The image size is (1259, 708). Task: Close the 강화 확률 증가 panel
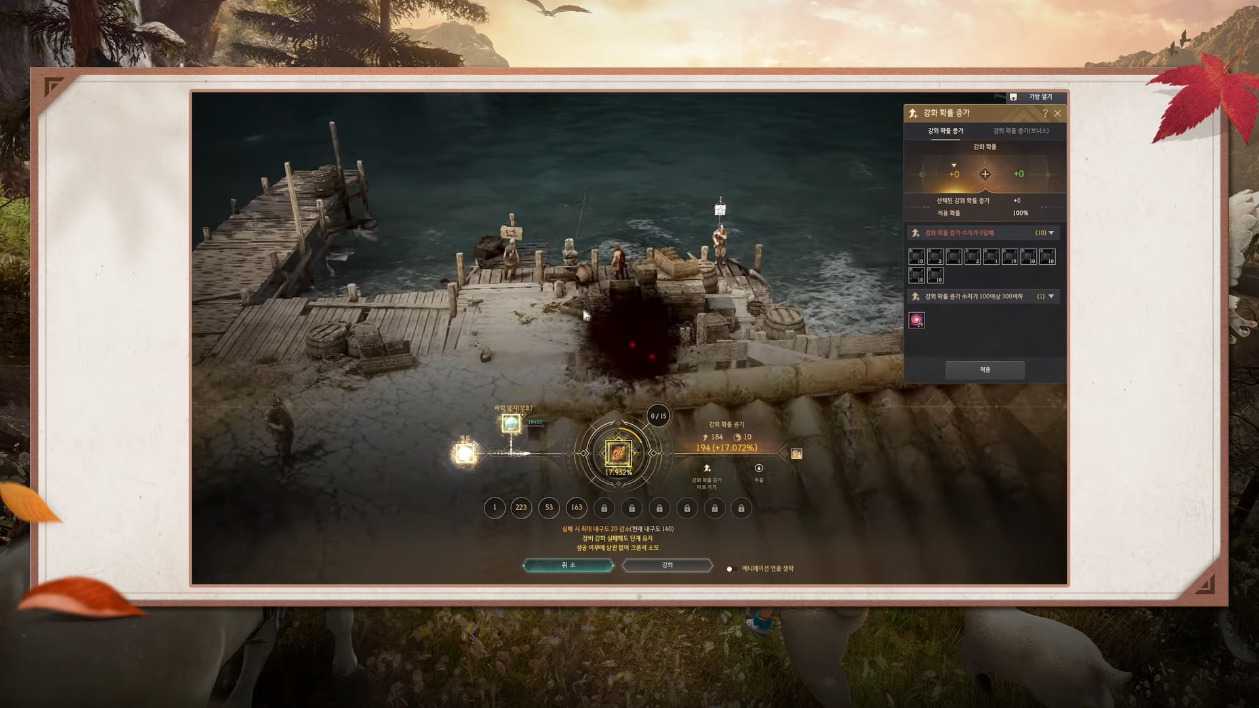(x=1058, y=114)
